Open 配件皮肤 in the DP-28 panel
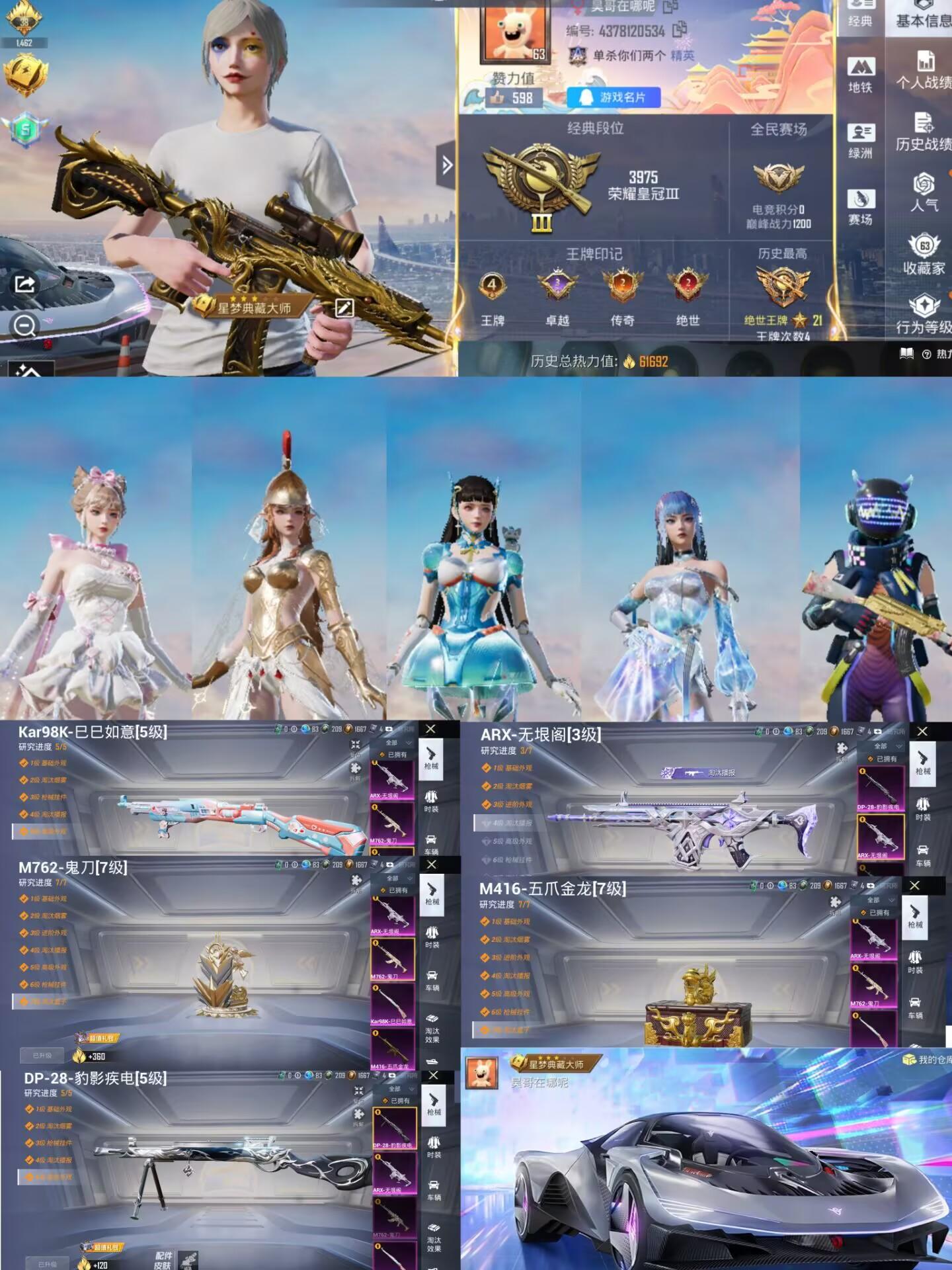Viewport: 952px width, 1270px height. click(163, 1260)
